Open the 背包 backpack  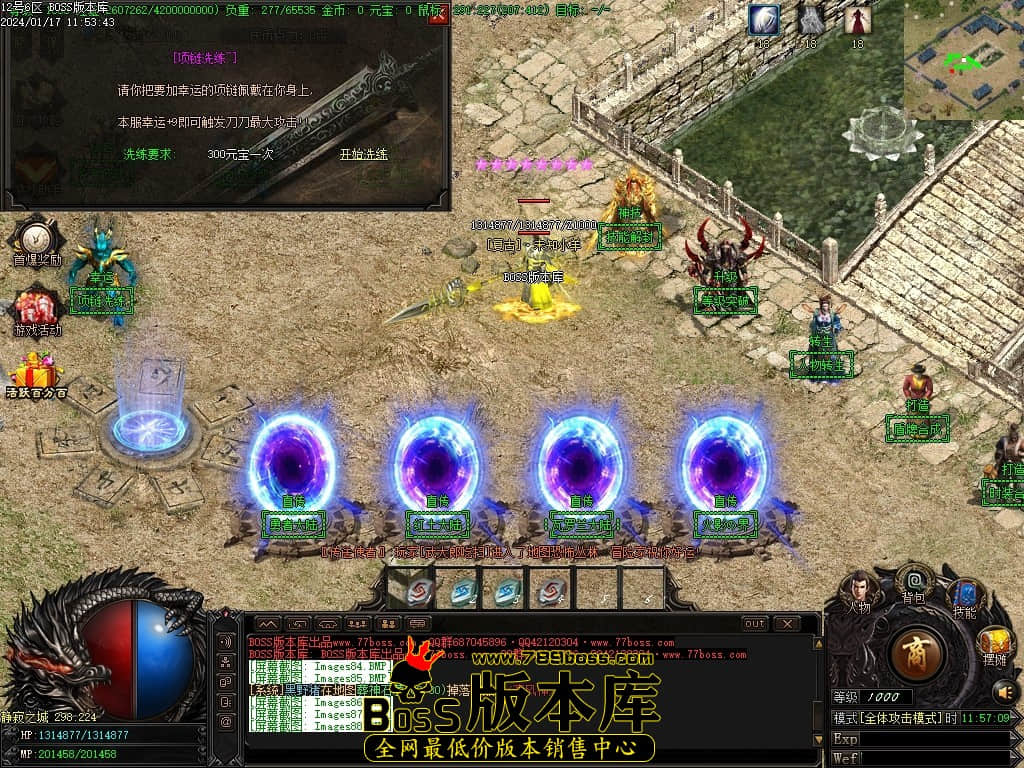coord(913,581)
